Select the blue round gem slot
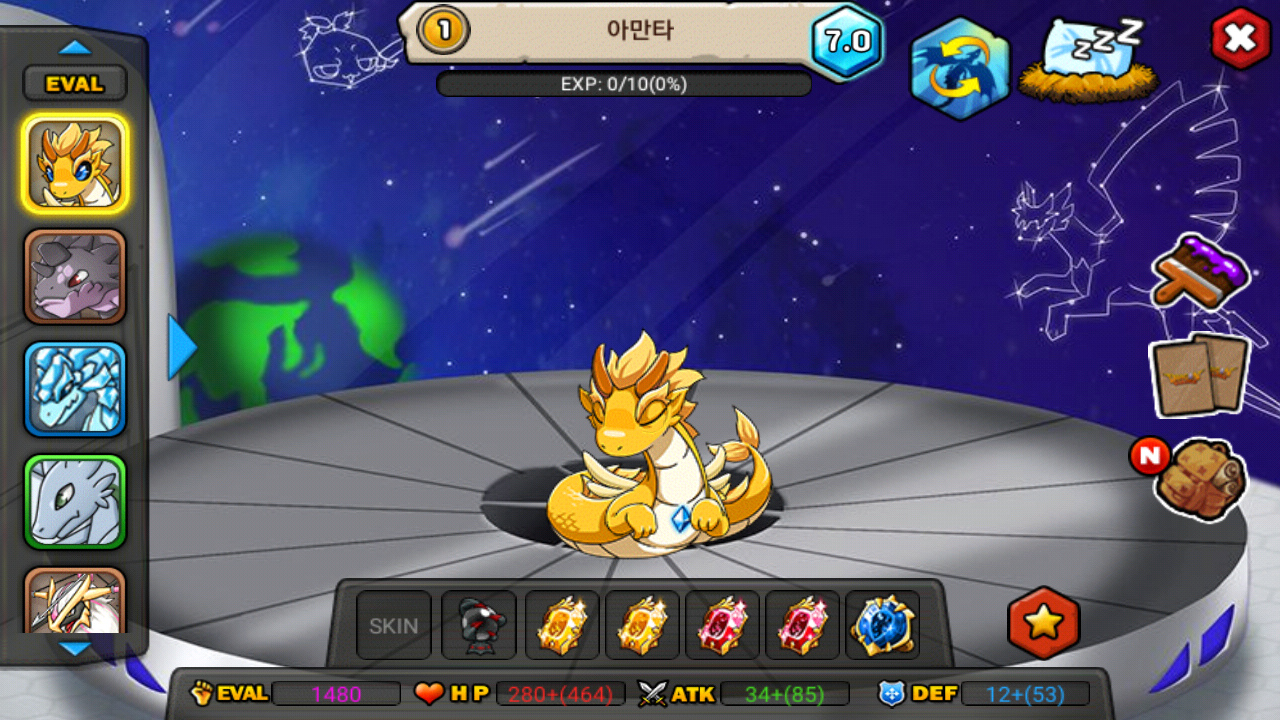1280x720 pixels. [882, 626]
